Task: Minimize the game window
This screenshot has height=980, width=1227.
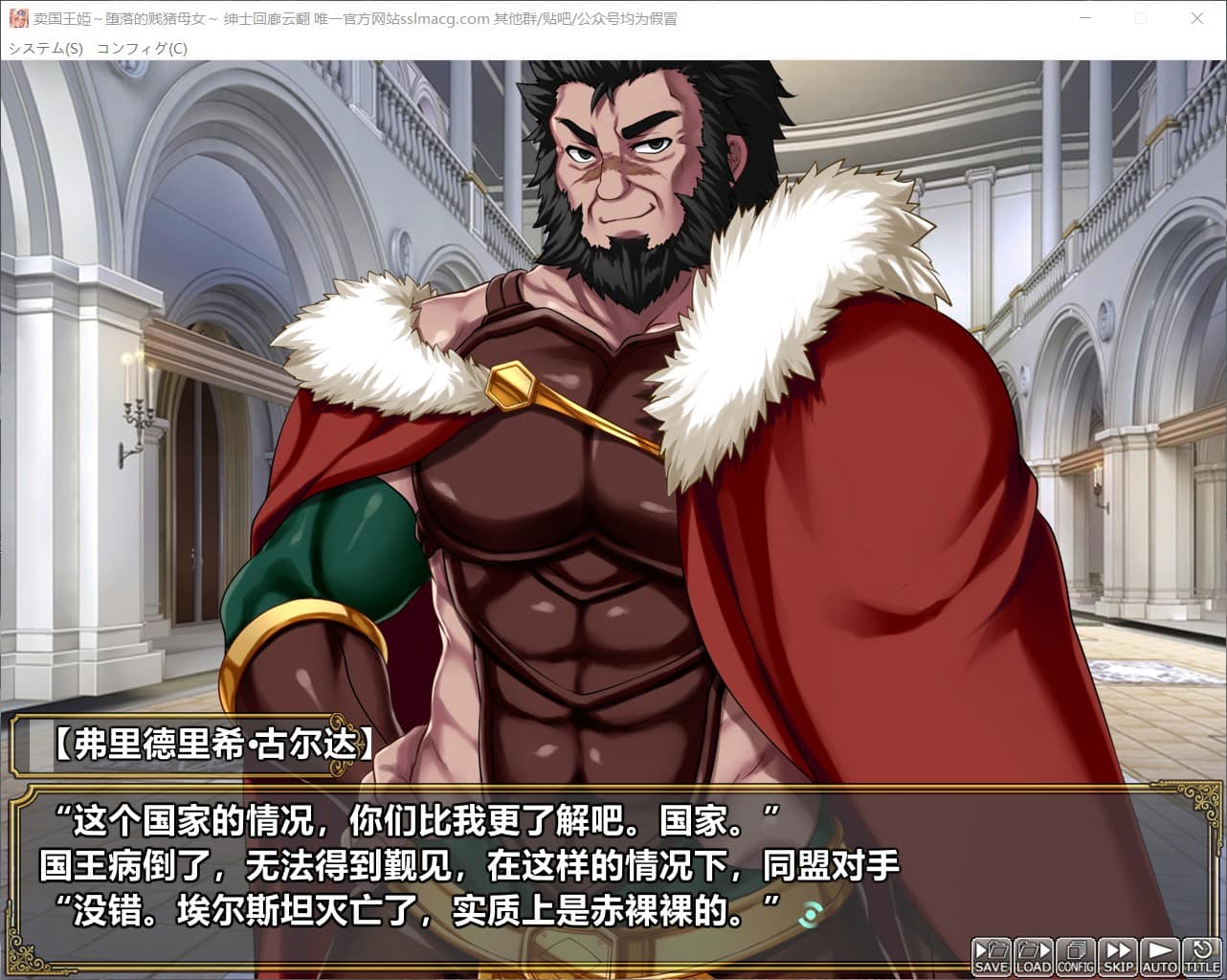Action: click(x=1085, y=19)
